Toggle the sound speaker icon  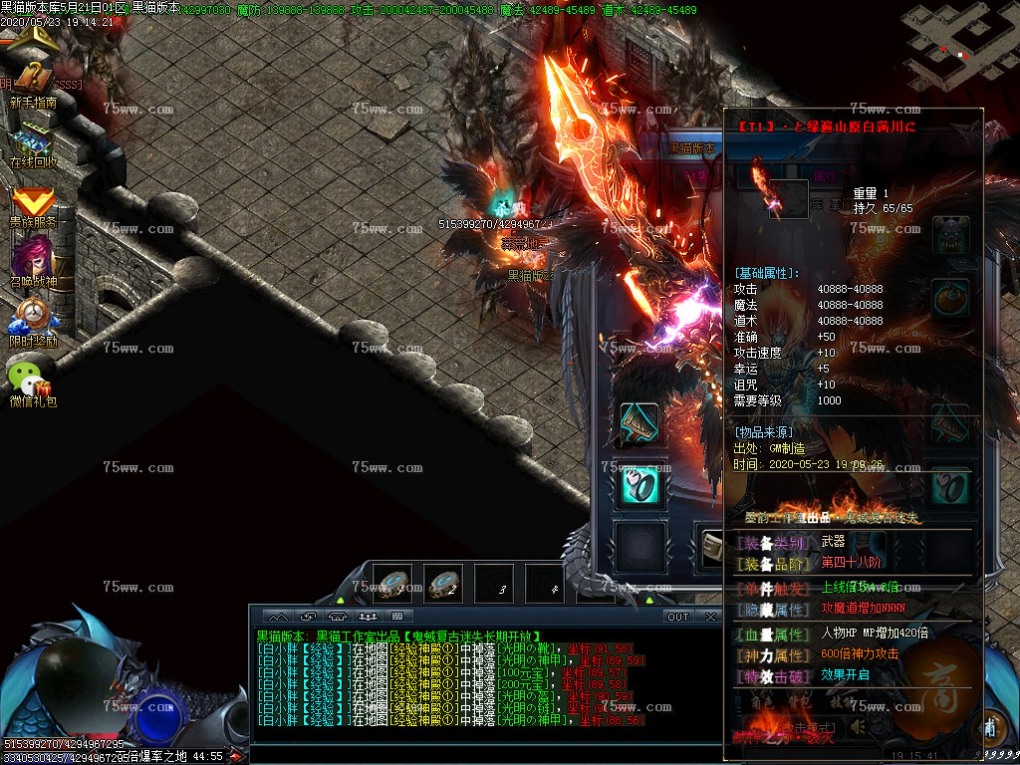858,728
